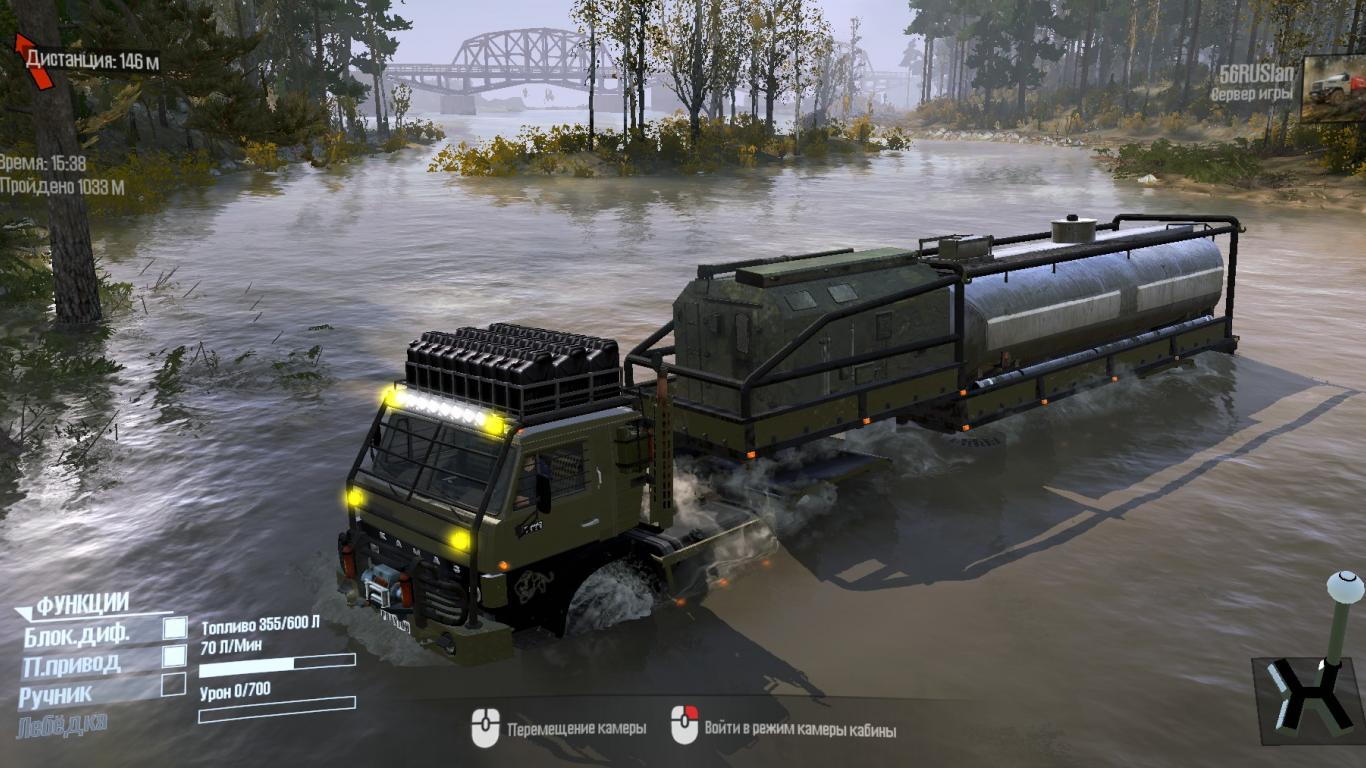Image resolution: width=1366 pixels, height=768 pixels.
Task: Select the Лебёдка winch function
Action: 62,723
